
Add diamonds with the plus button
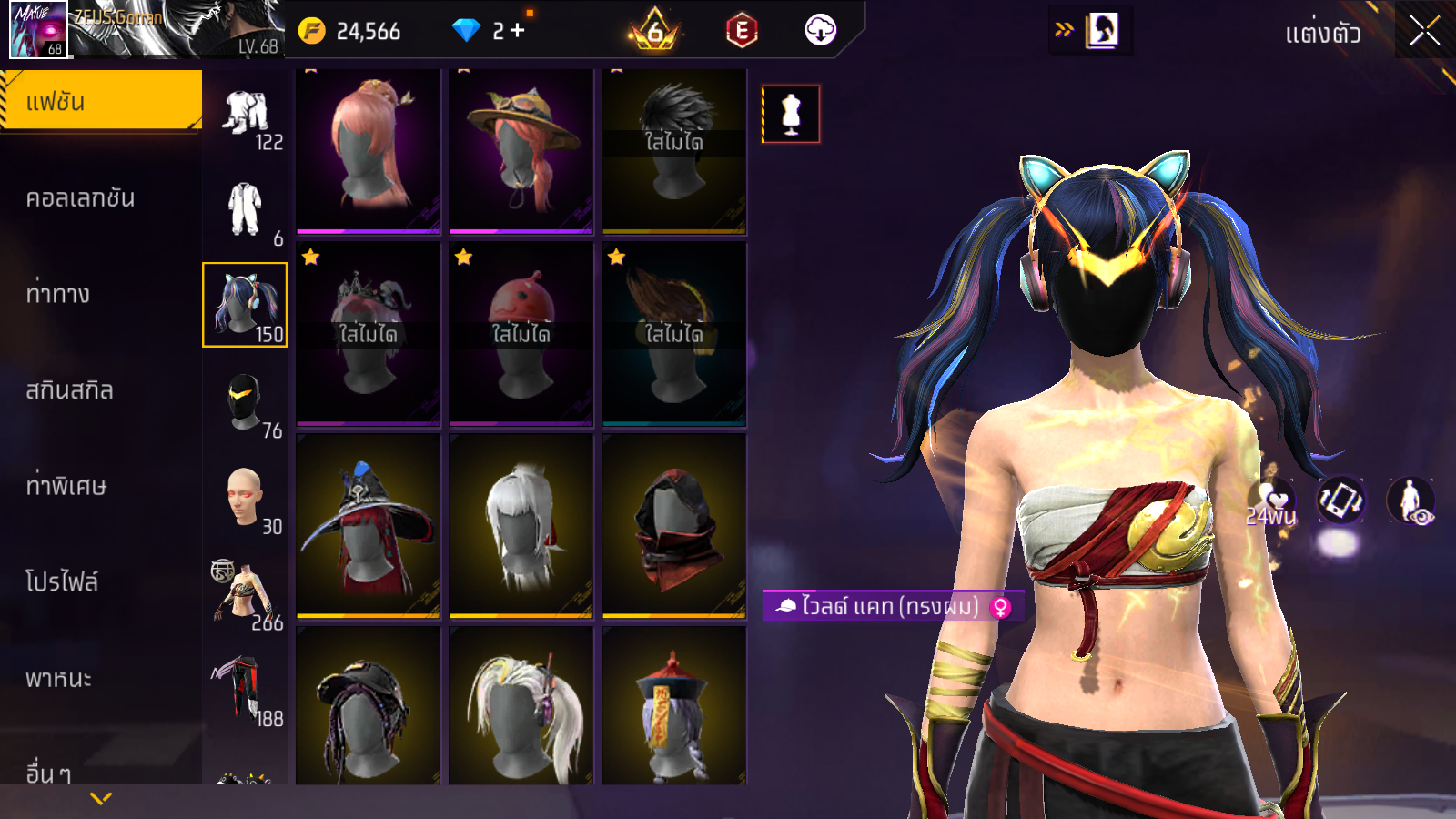[518, 31]
